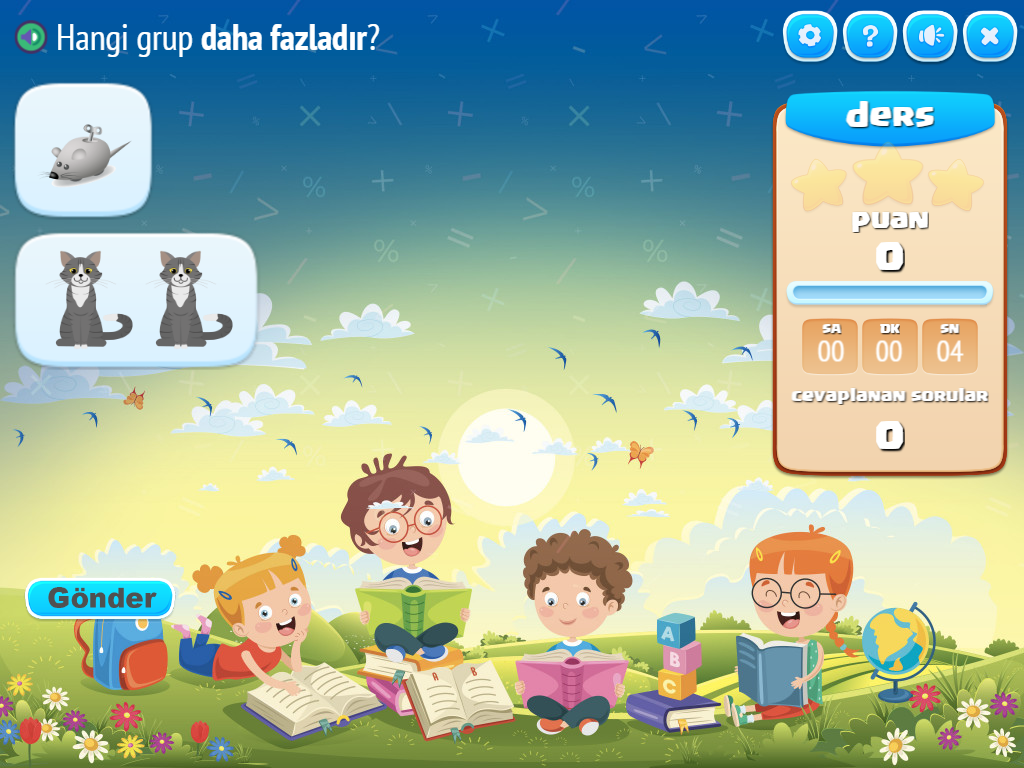The image size is (1024, 768).
Task: Choose the answer card with one mouse
Action: (83, 150)
